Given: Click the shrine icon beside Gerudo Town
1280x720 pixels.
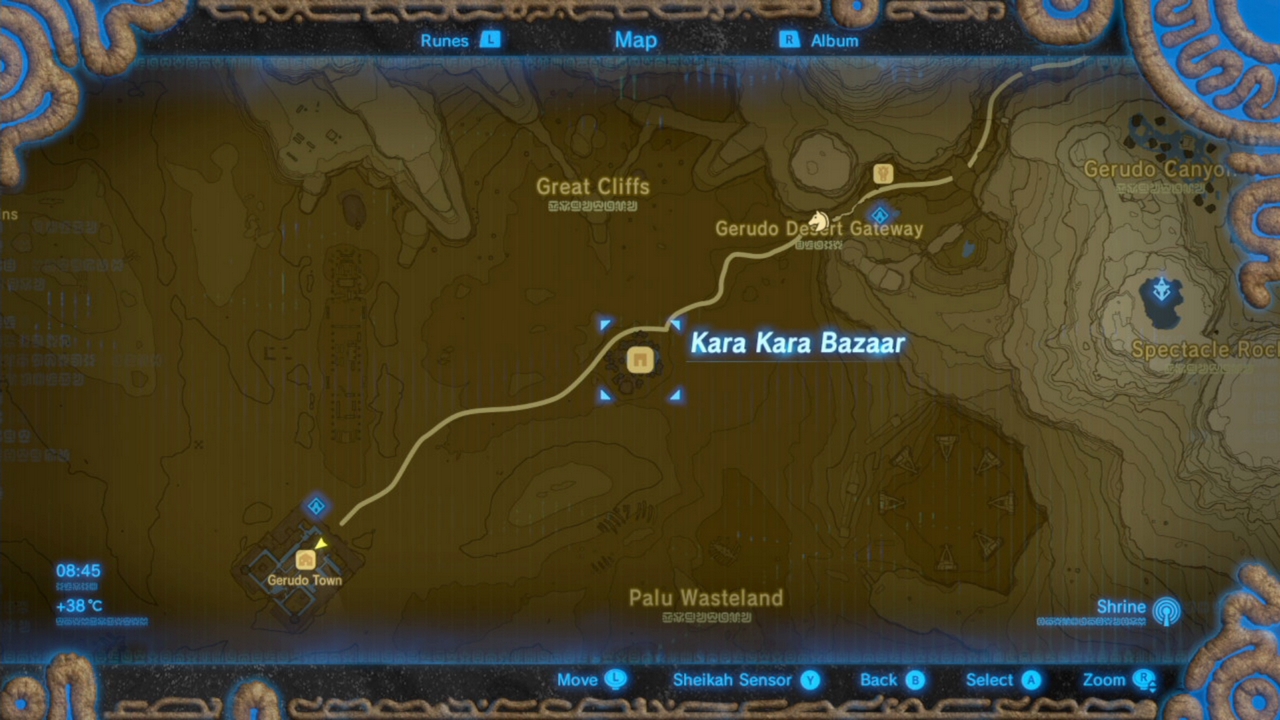Looking at the screenshot, I should [x=316, y=507].
